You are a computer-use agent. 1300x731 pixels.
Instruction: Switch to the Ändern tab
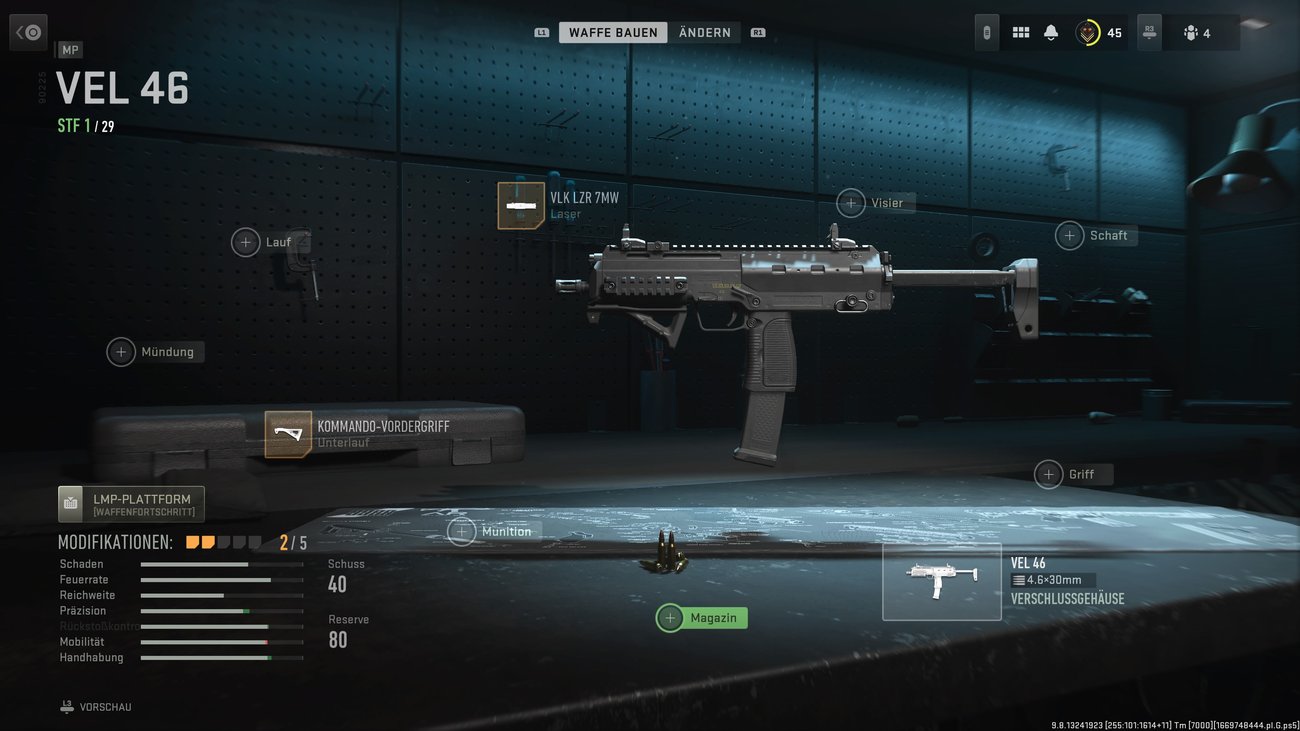pyautogui.click(x=705, y=31)
